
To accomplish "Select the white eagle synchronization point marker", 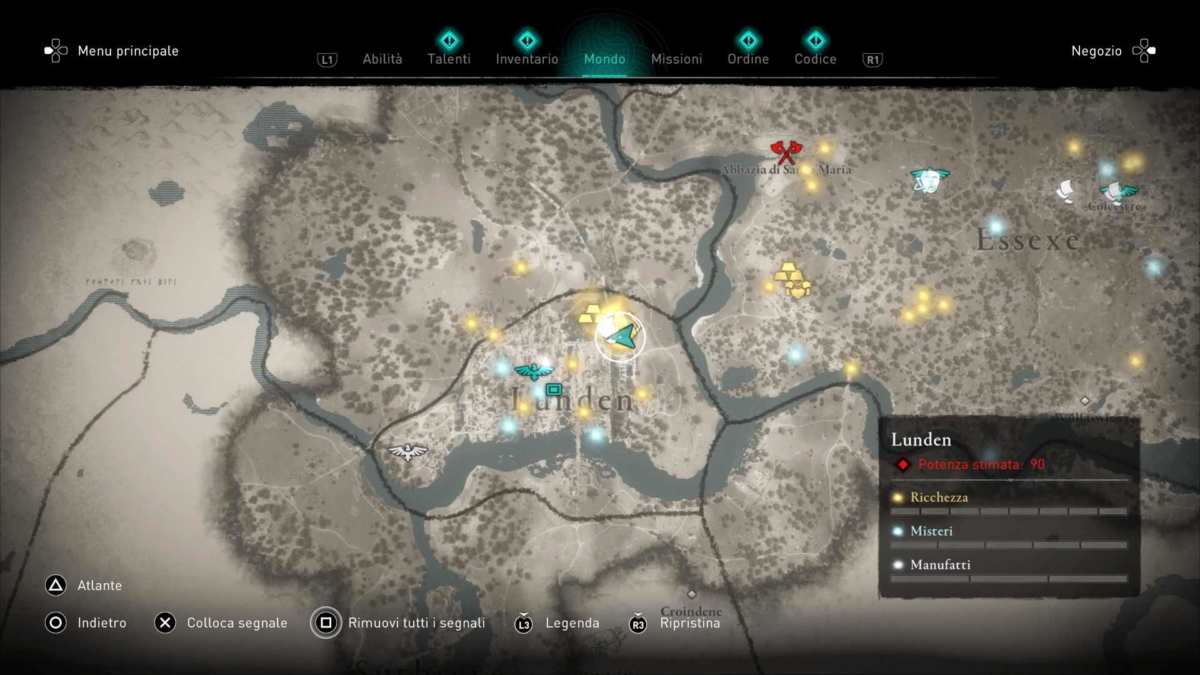I will click(408, 452).
